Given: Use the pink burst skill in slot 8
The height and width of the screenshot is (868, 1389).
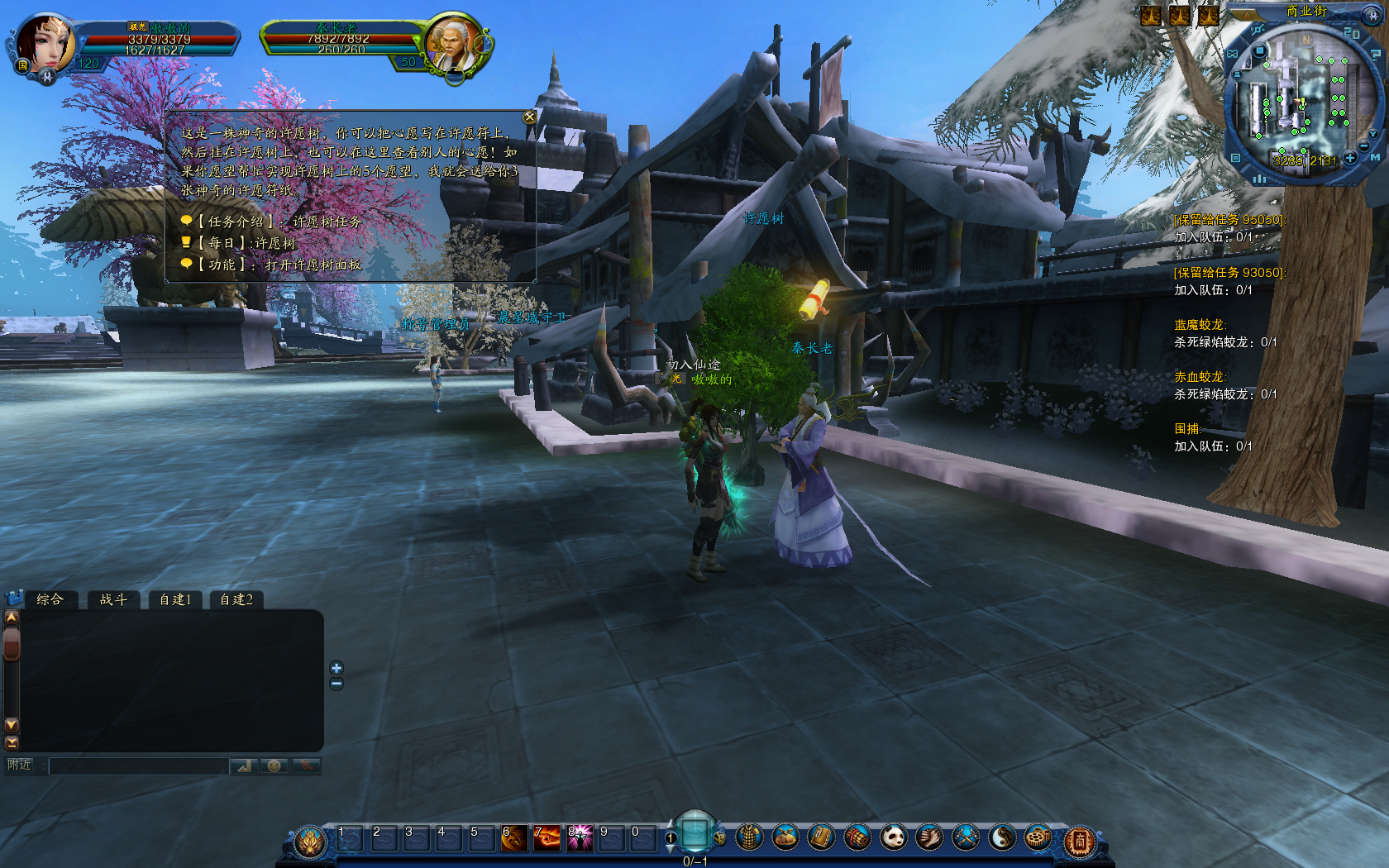Looking at the screenshot, I should [x=579, y=838].
